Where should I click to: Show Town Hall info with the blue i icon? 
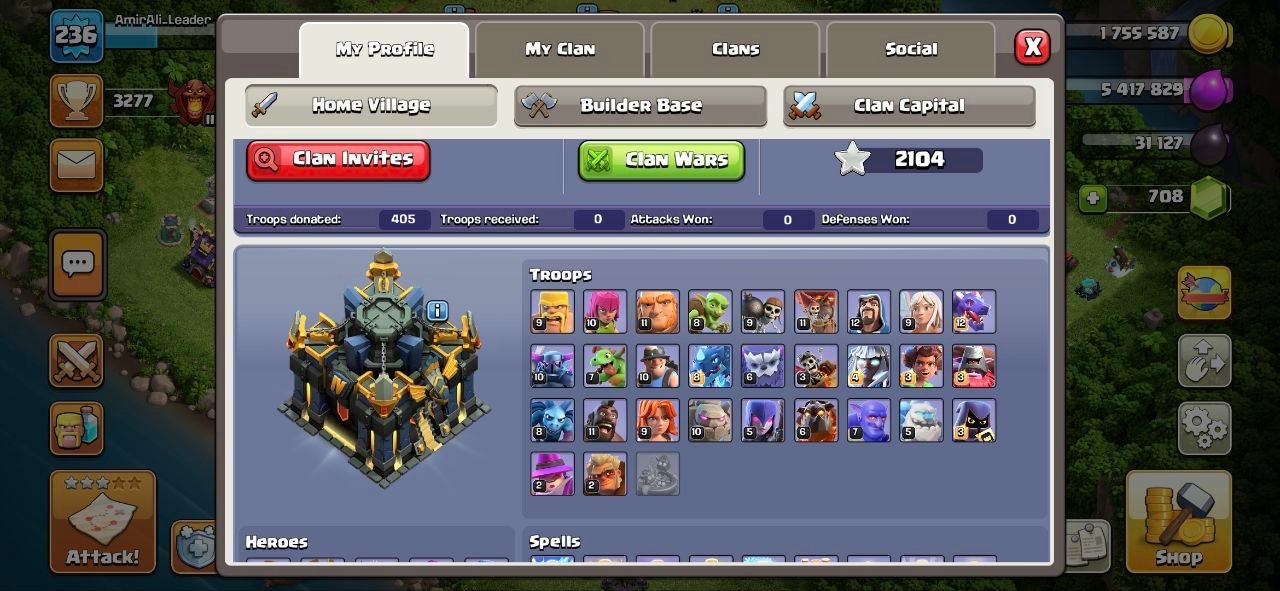click(437, 311)
